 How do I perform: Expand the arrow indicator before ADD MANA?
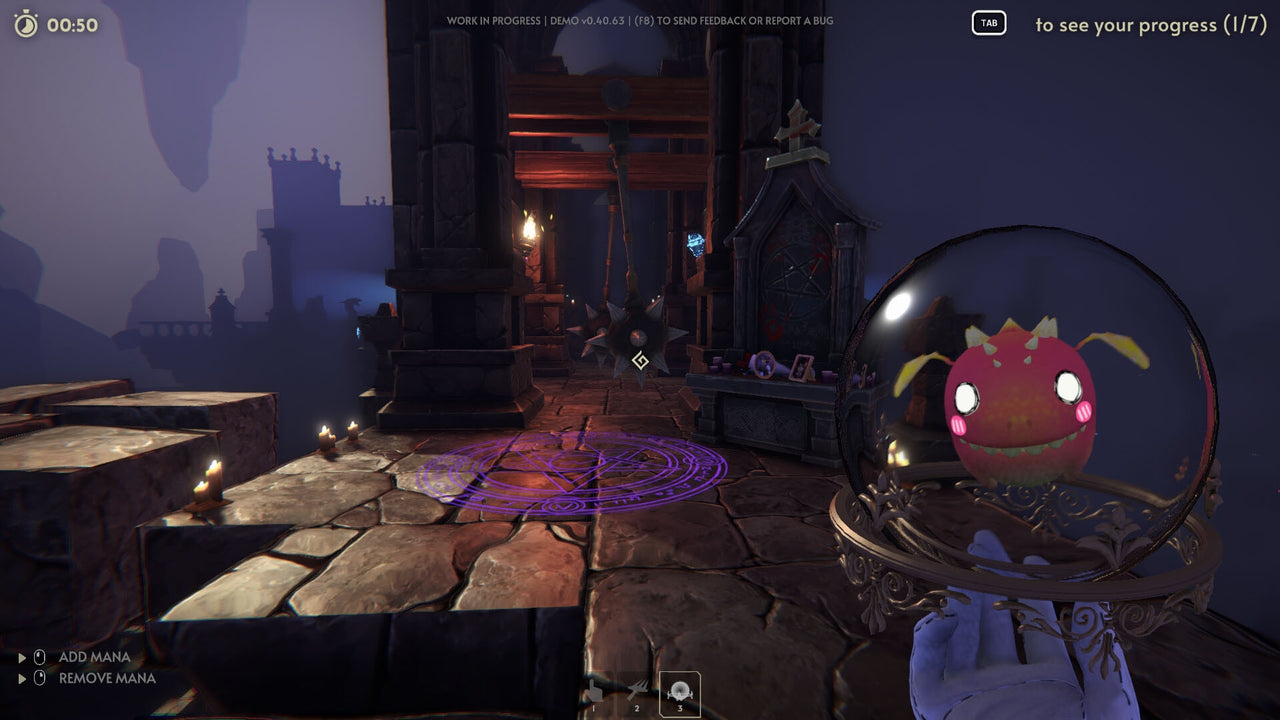point(22,657)
